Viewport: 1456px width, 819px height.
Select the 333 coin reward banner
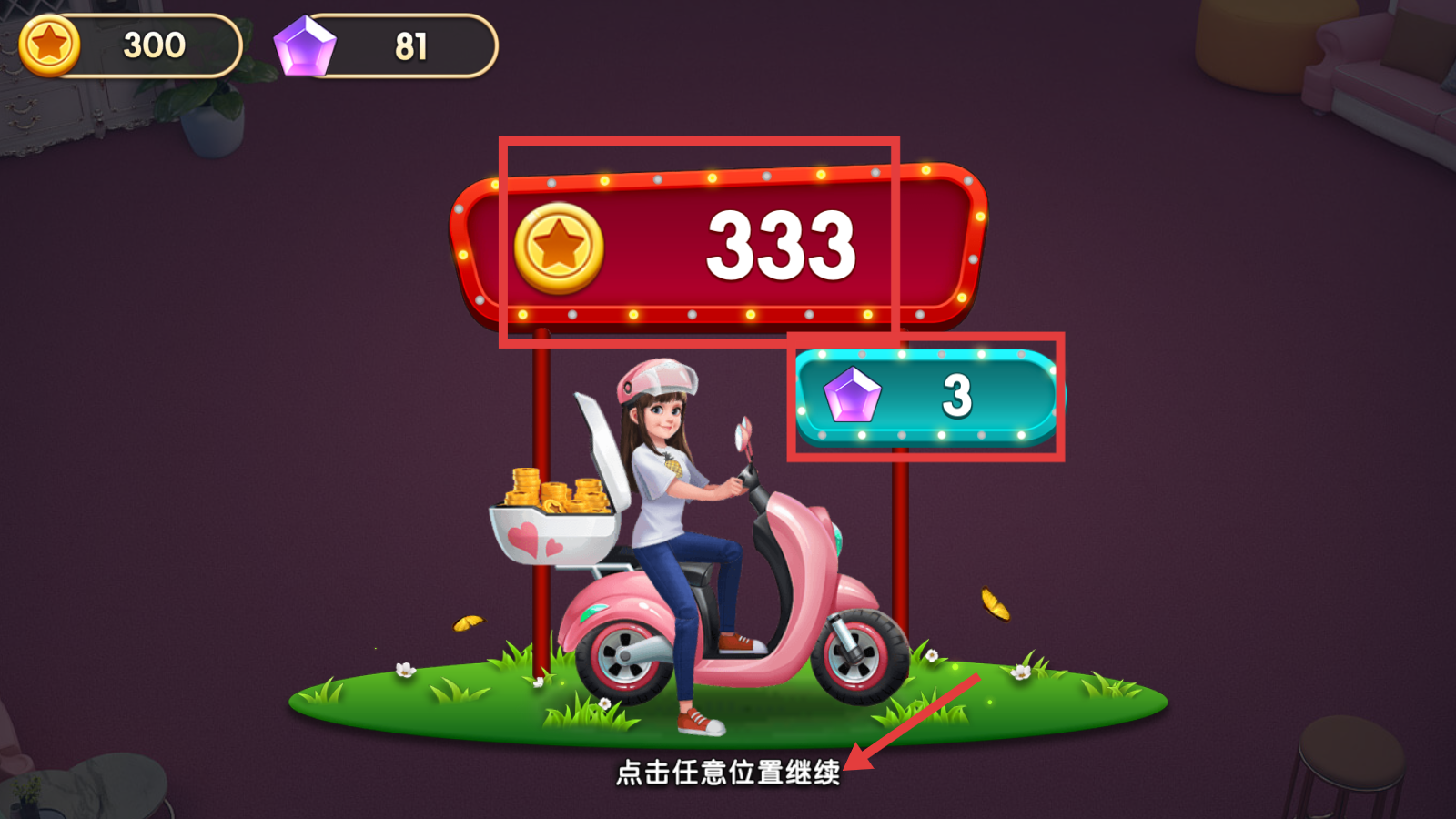719,244
